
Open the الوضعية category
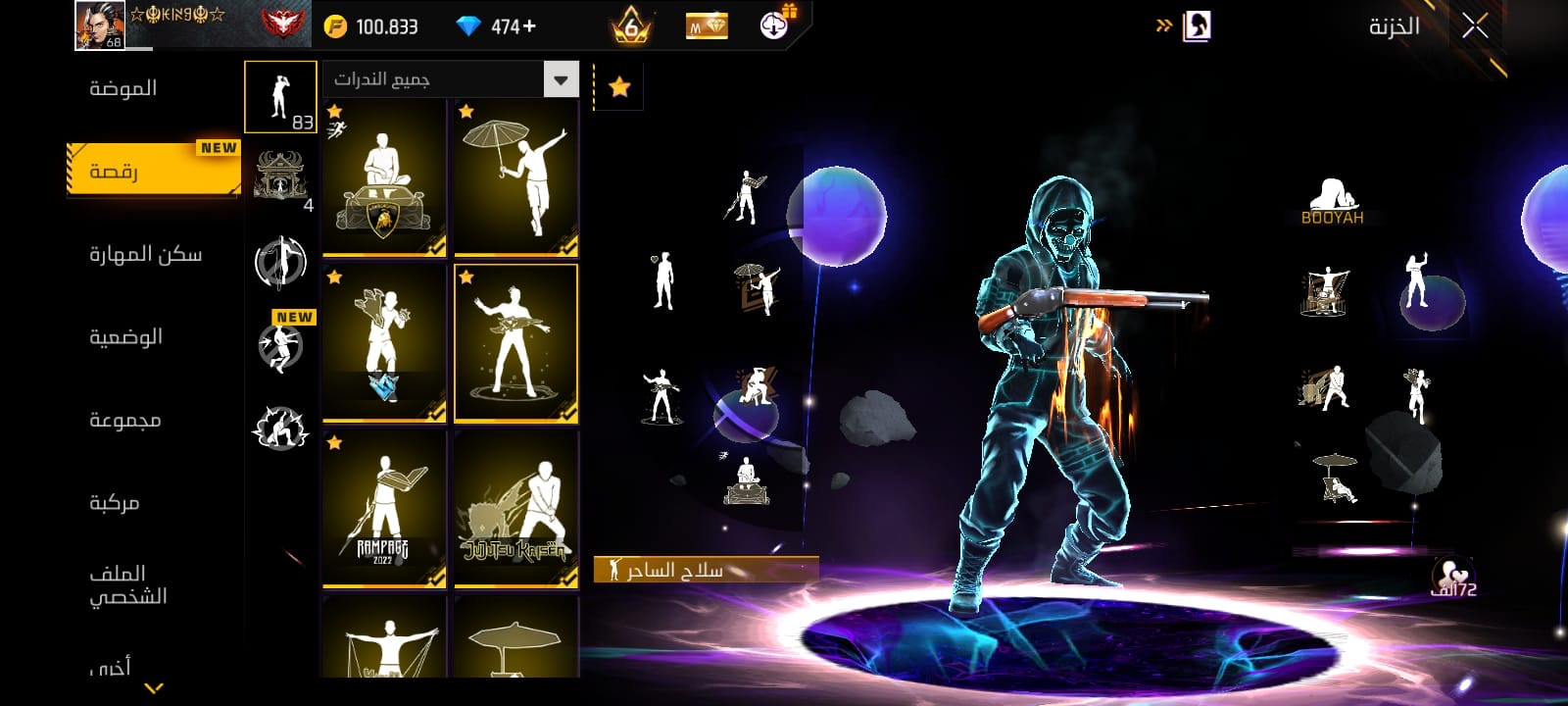(125, 337)
